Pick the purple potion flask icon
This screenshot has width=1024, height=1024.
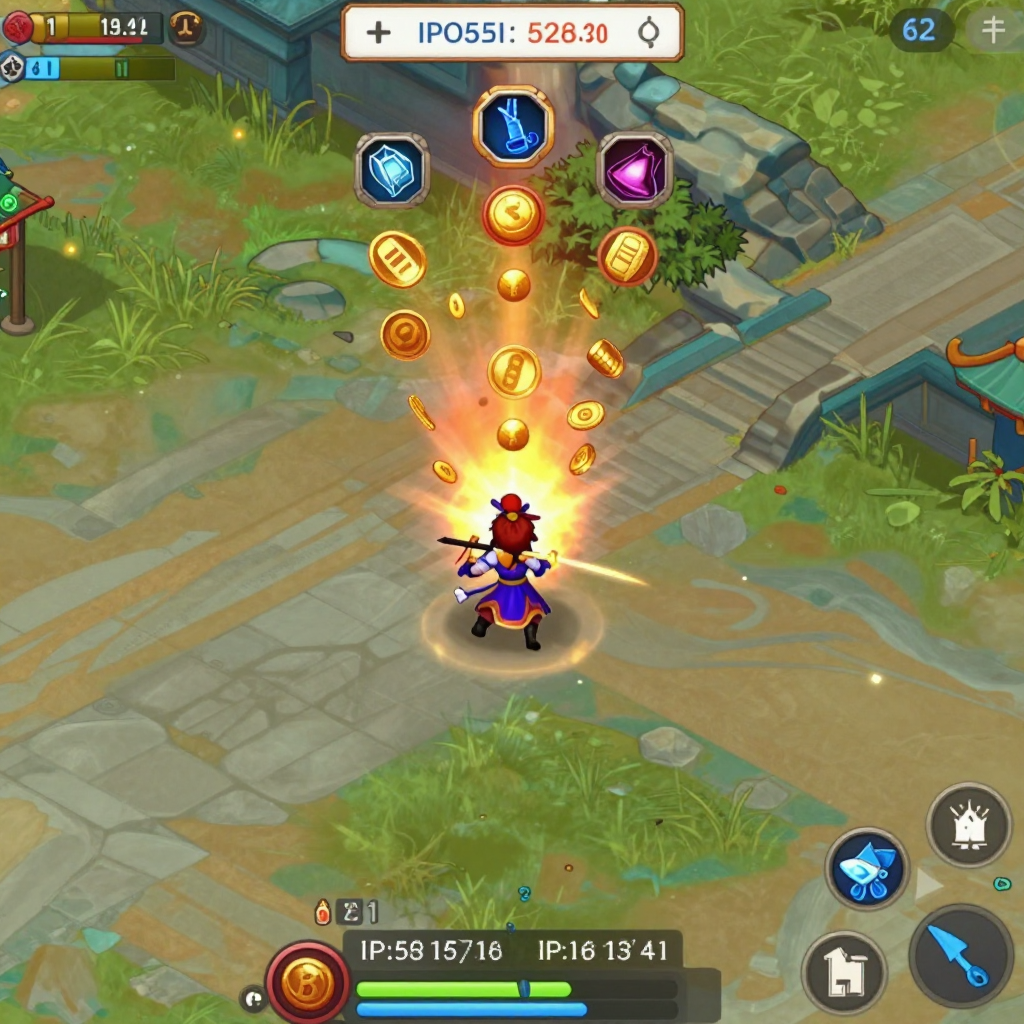(x=634, y=170)
